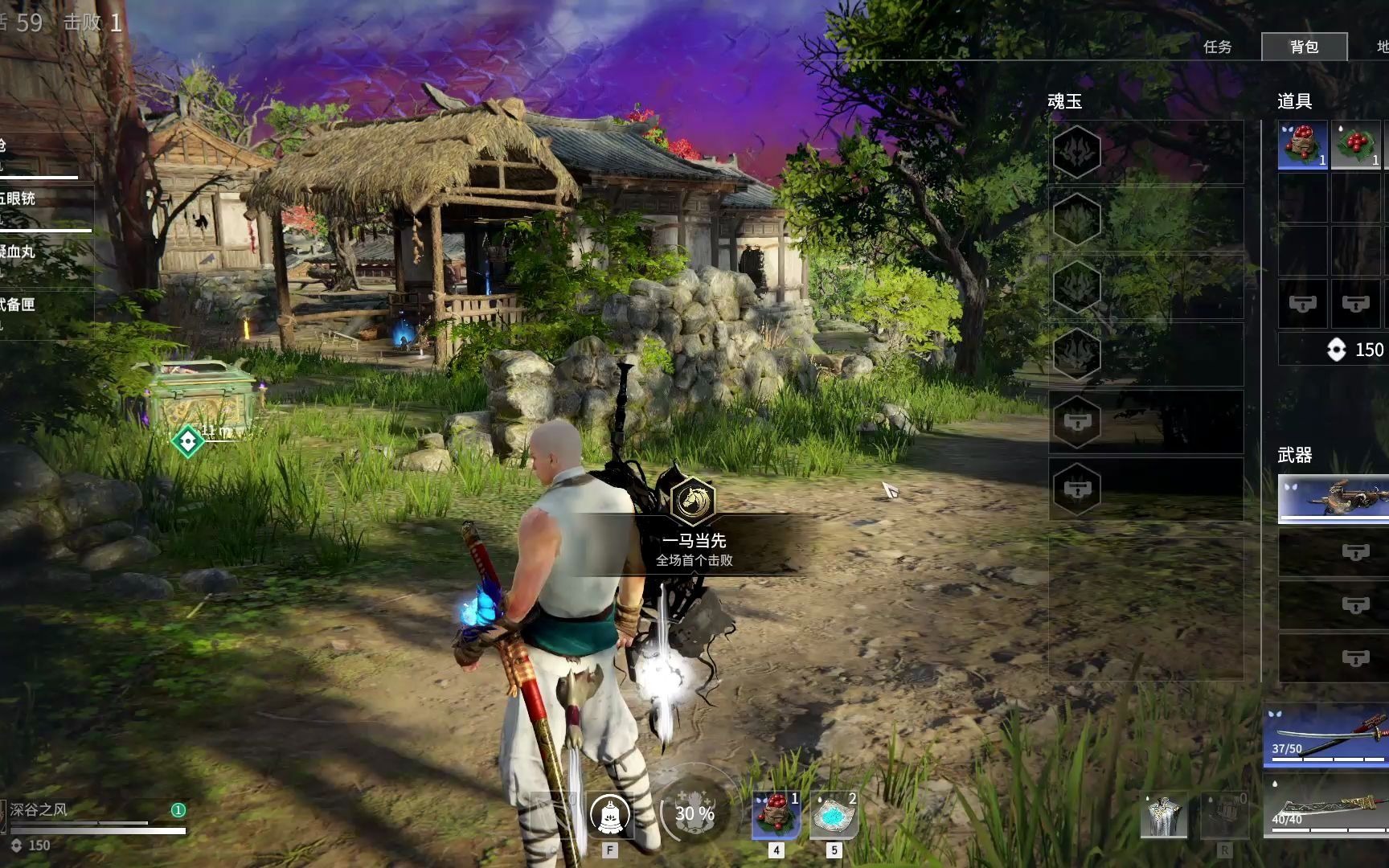Click the first weapon slot under 武器

[x=1334, y=498]
